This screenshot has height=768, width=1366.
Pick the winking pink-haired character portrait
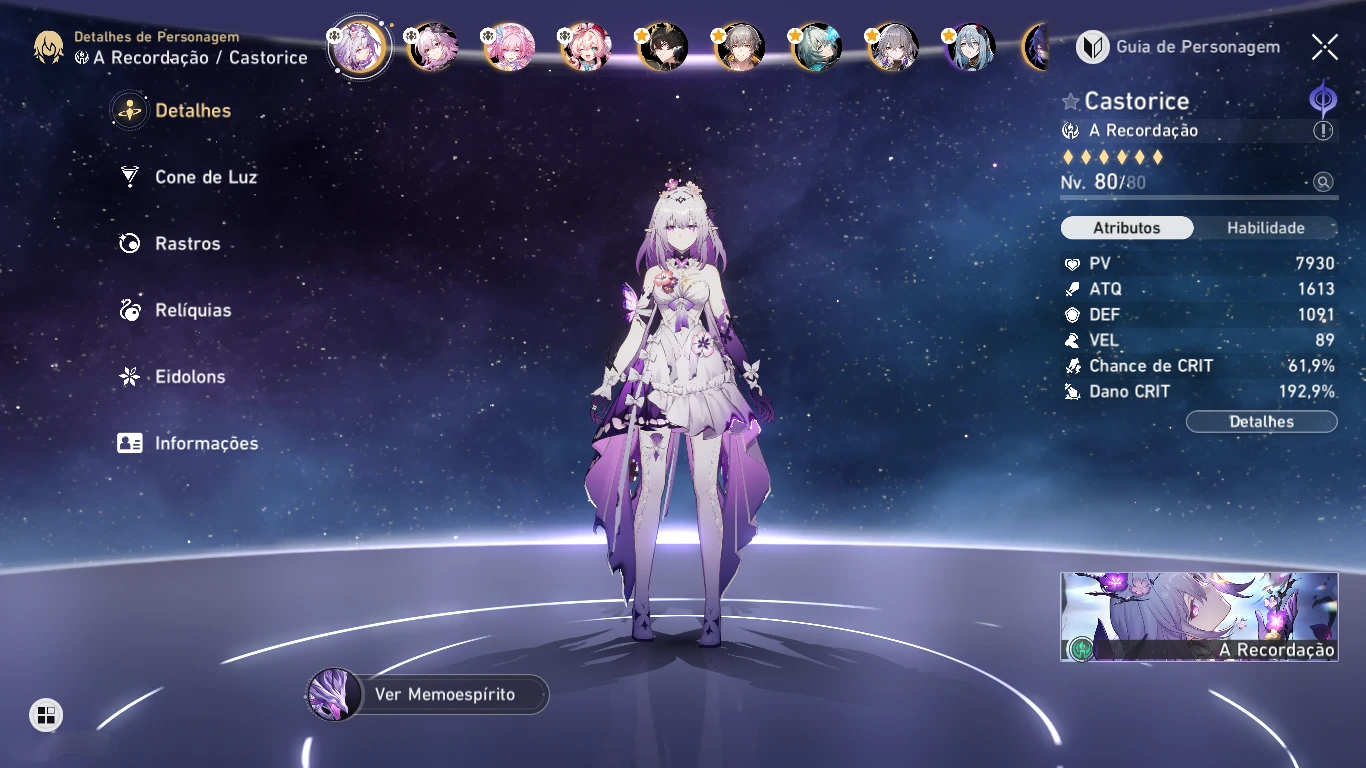pos(586,47)
